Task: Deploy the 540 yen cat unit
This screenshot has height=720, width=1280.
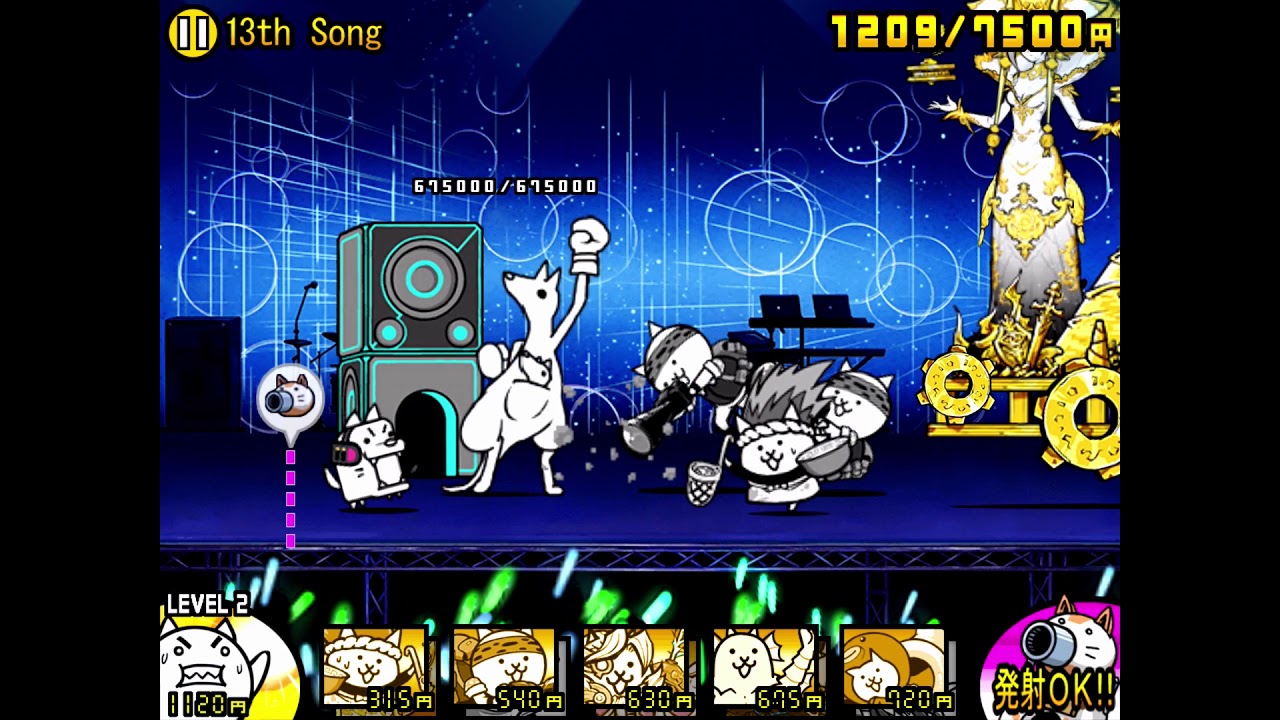Action: coord(505,668)
